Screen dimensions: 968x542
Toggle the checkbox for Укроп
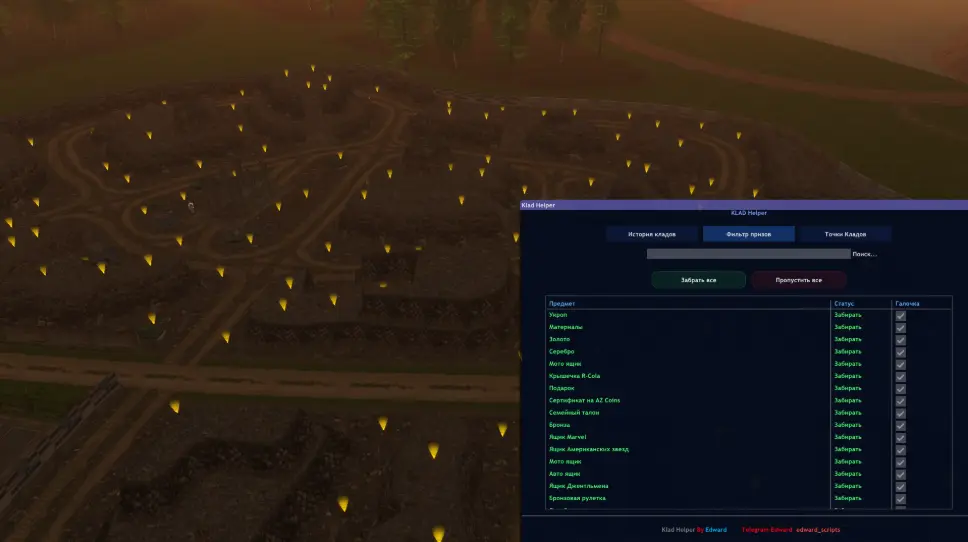click(x=901, y=315)
